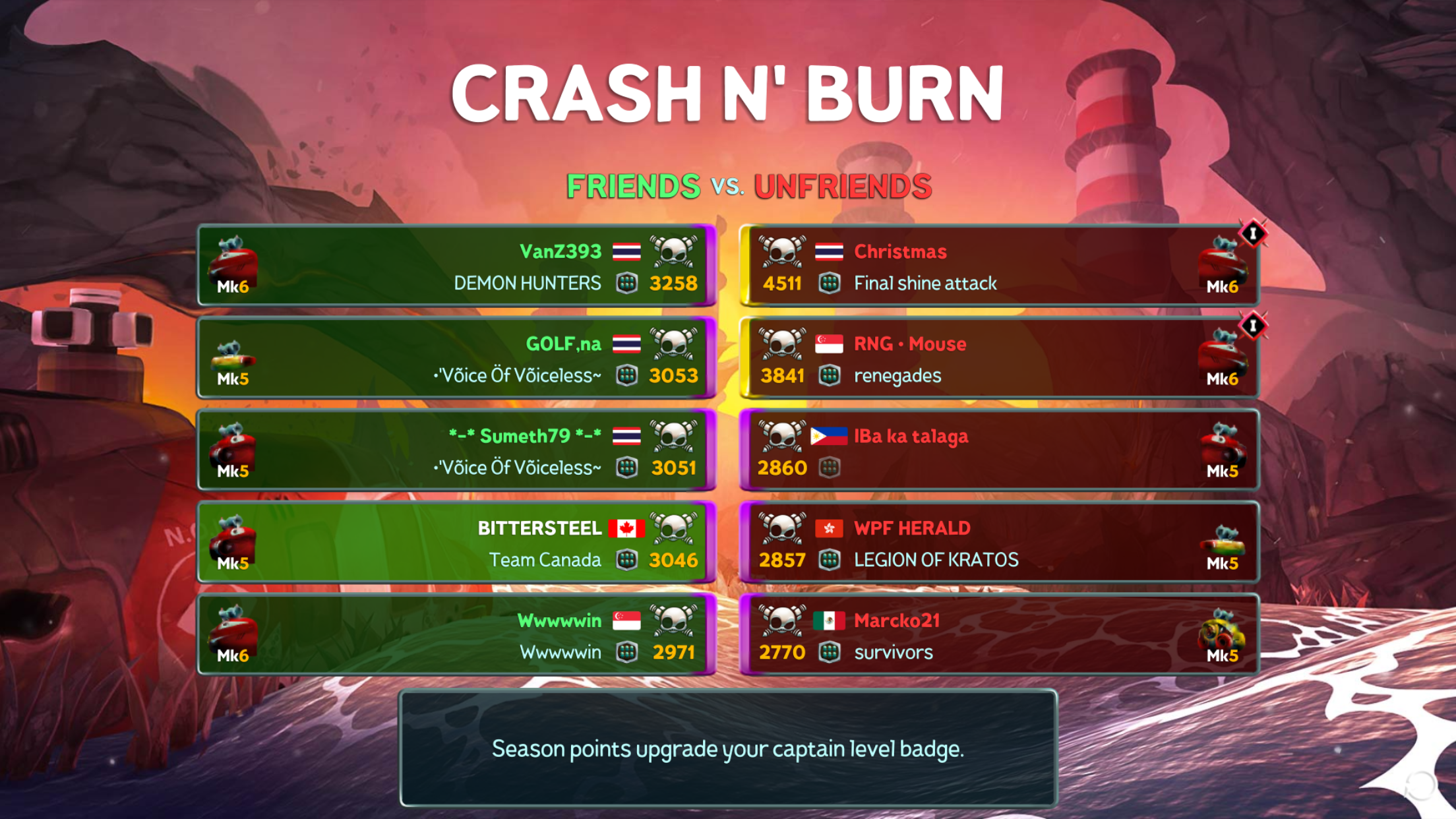1456x819 pixels.
Task: Select VanZ393's player row
Action: (456, 266)
